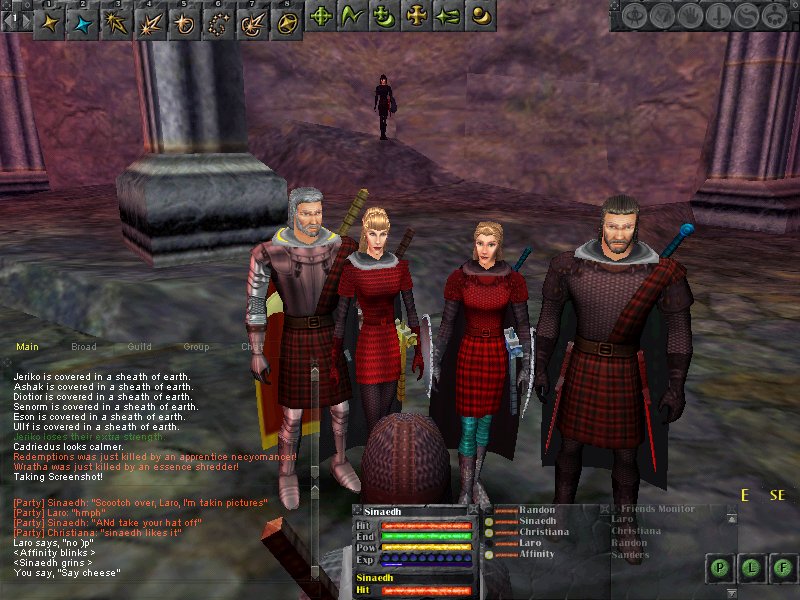Select the gold crescent moon icon
The height and width of the screenshot is (600, 800).
[483, 16]
